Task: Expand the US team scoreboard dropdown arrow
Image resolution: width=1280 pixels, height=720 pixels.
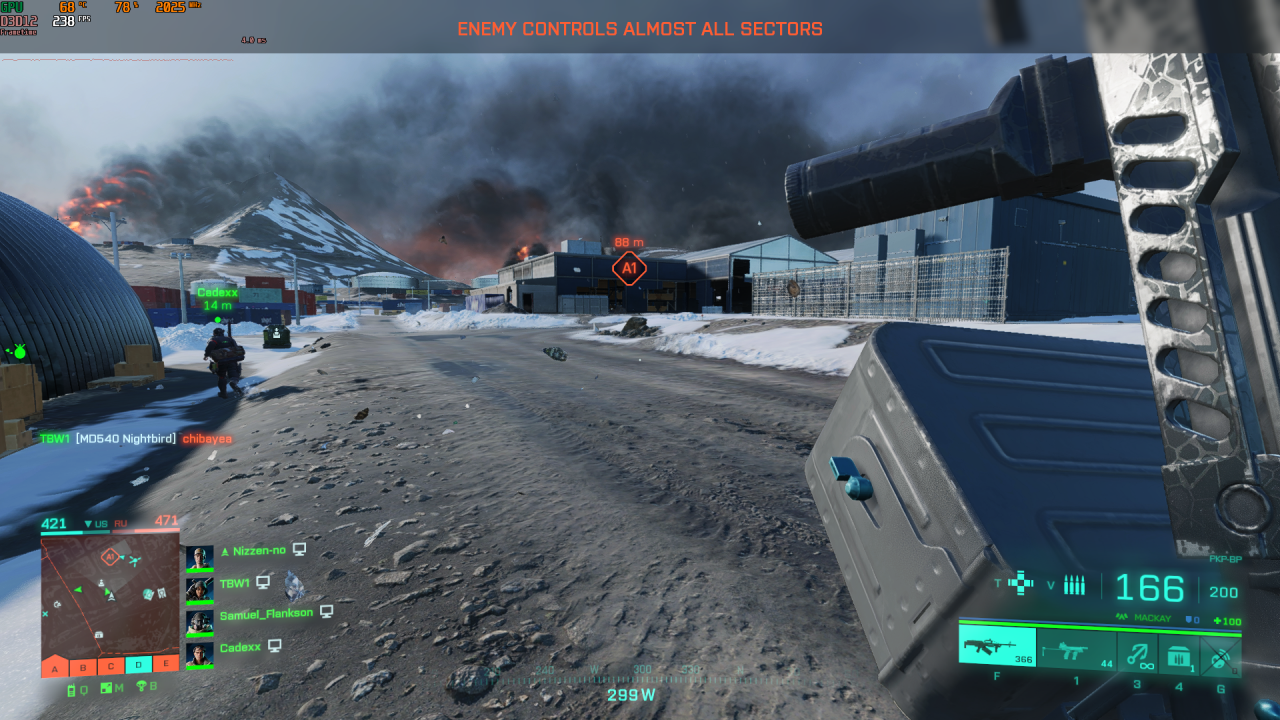Action: [87, 522]
